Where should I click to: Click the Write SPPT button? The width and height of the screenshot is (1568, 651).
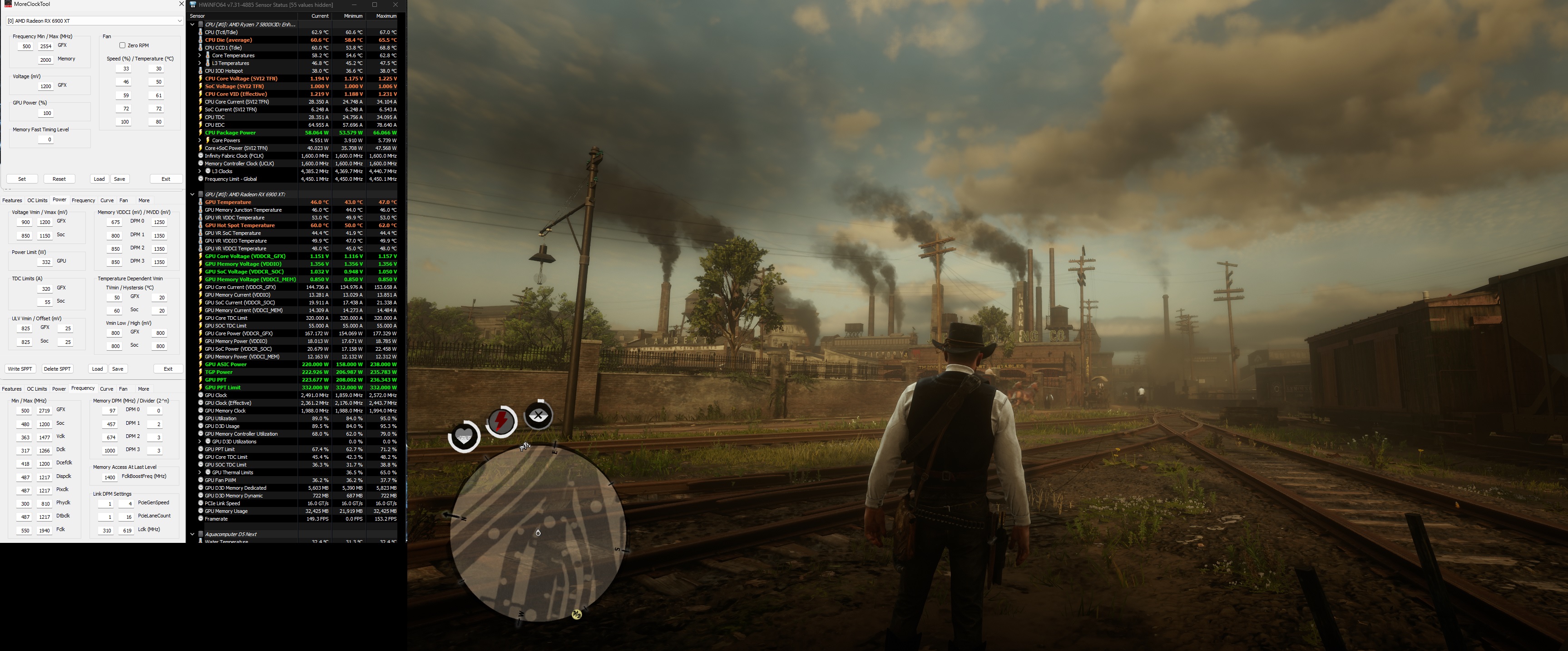click(20, 368)
